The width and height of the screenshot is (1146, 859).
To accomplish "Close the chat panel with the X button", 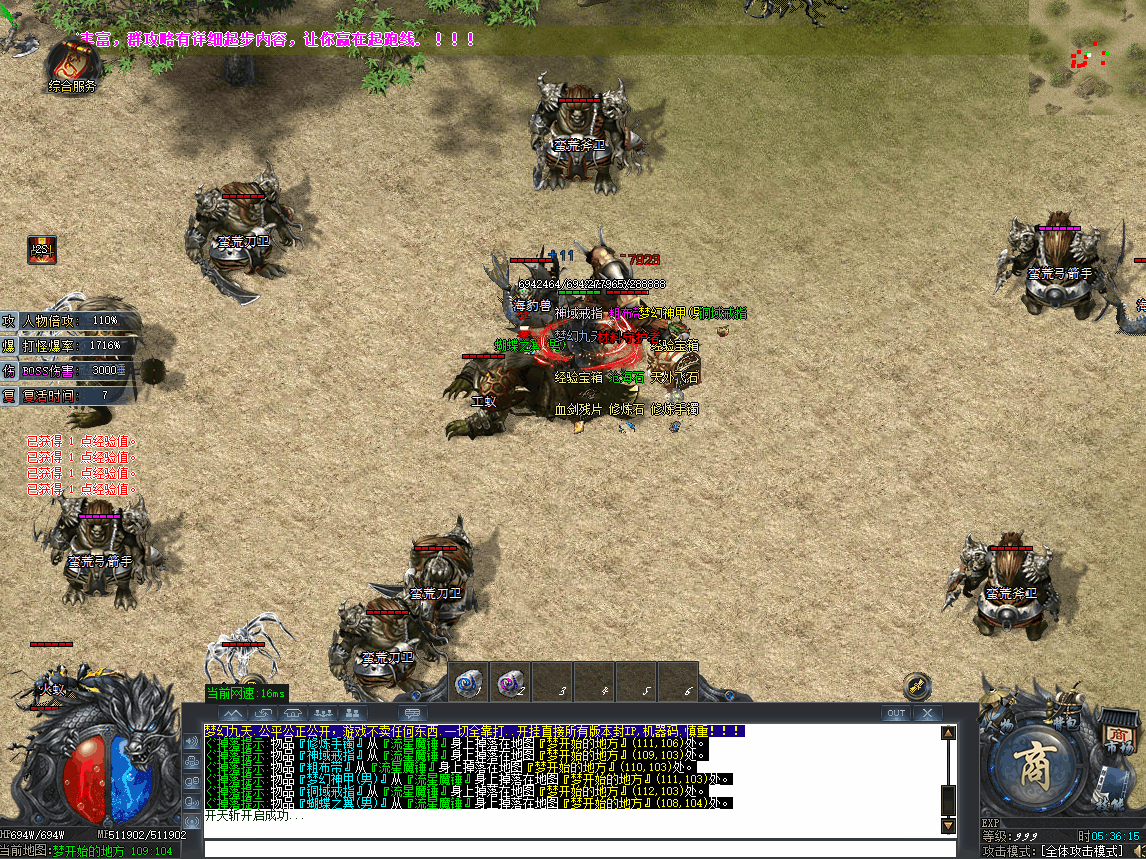I will click(x=927, y=713).
